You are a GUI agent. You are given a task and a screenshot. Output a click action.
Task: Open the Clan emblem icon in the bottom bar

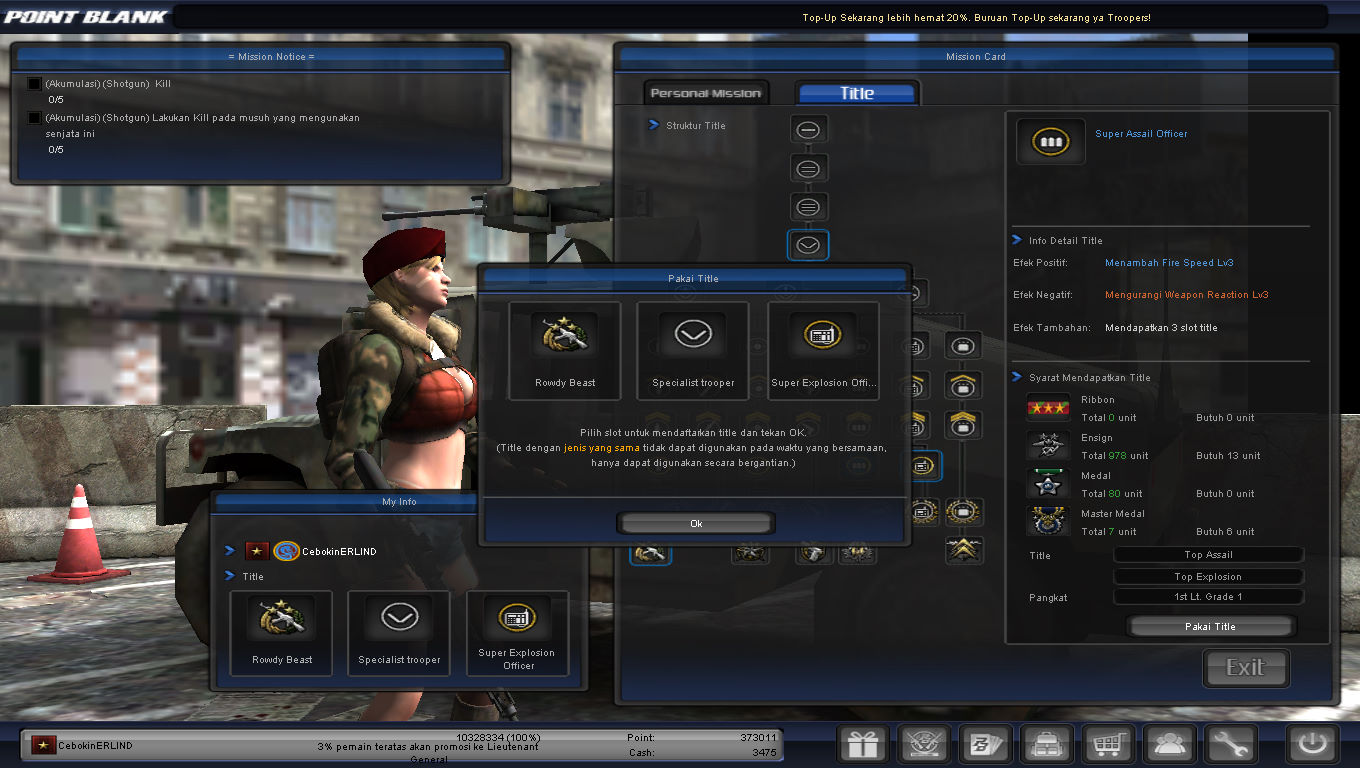click(923, 744)
